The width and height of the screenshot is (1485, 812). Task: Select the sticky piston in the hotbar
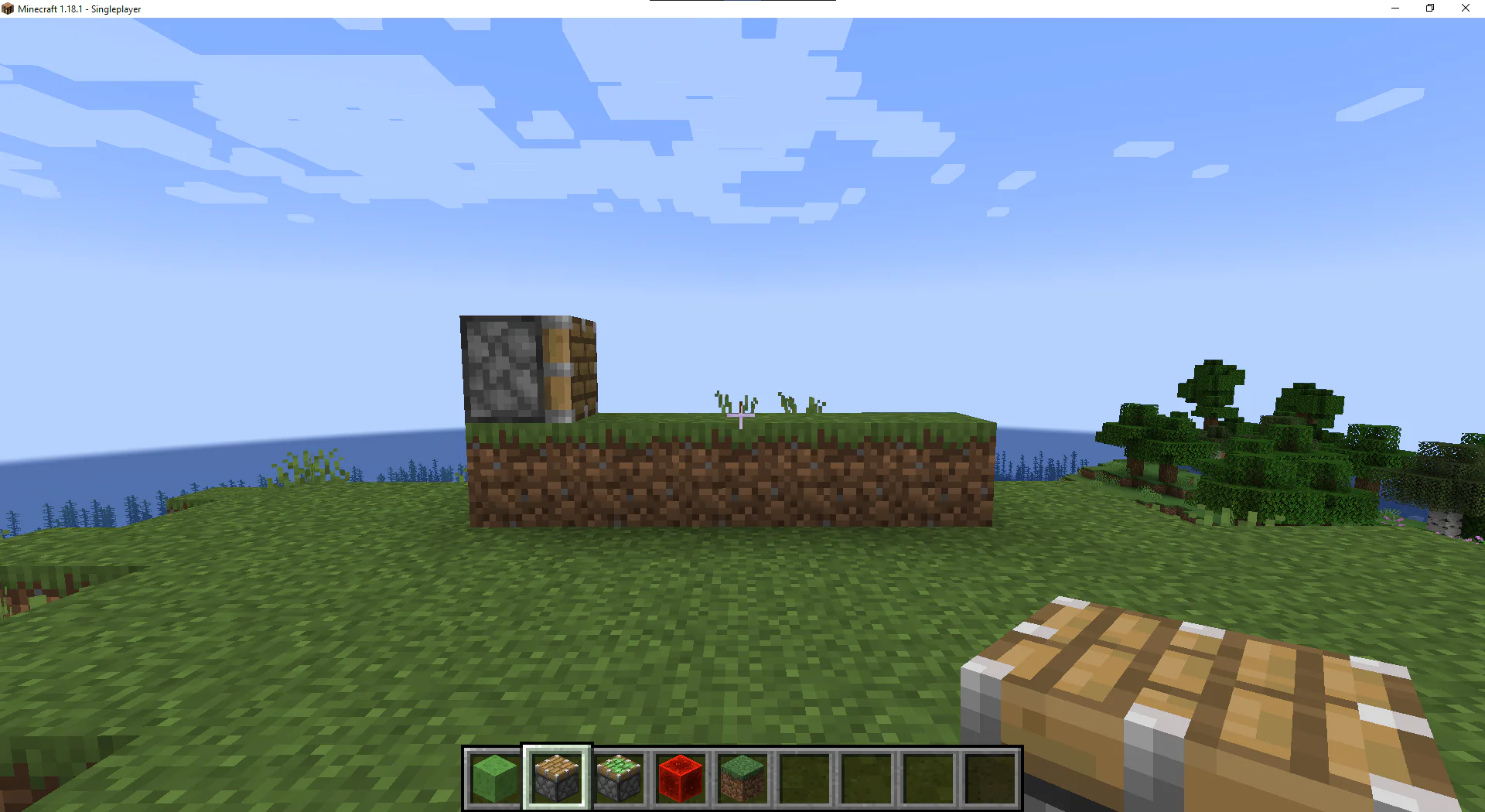[618, 777]
